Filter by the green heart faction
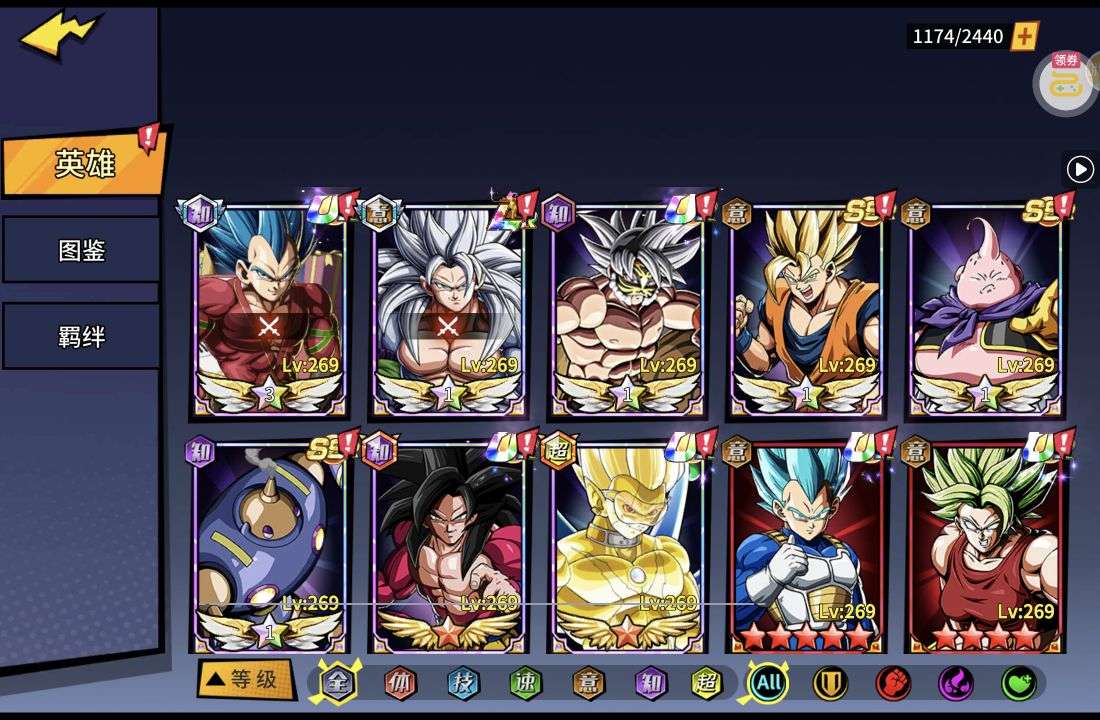Screen dimensions: 1100x720 click(x=1018, y=683)
